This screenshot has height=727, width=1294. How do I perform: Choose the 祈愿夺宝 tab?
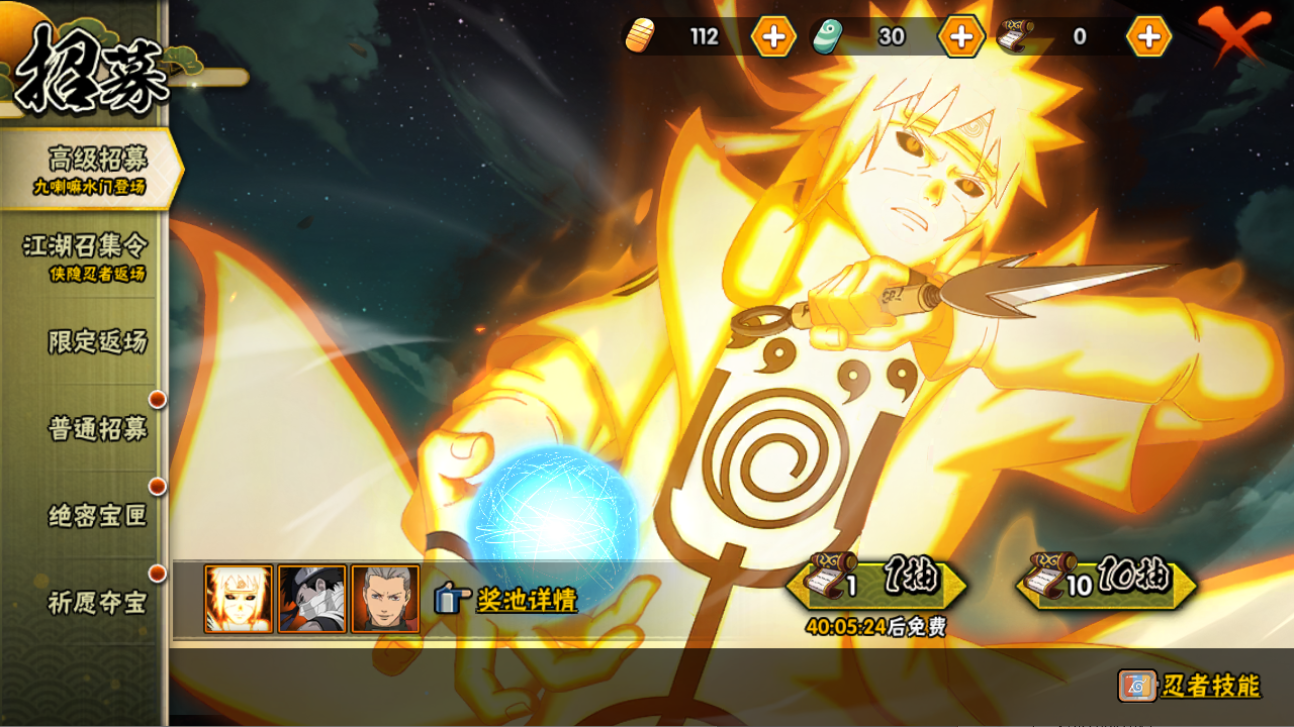[x=96, y=603]
